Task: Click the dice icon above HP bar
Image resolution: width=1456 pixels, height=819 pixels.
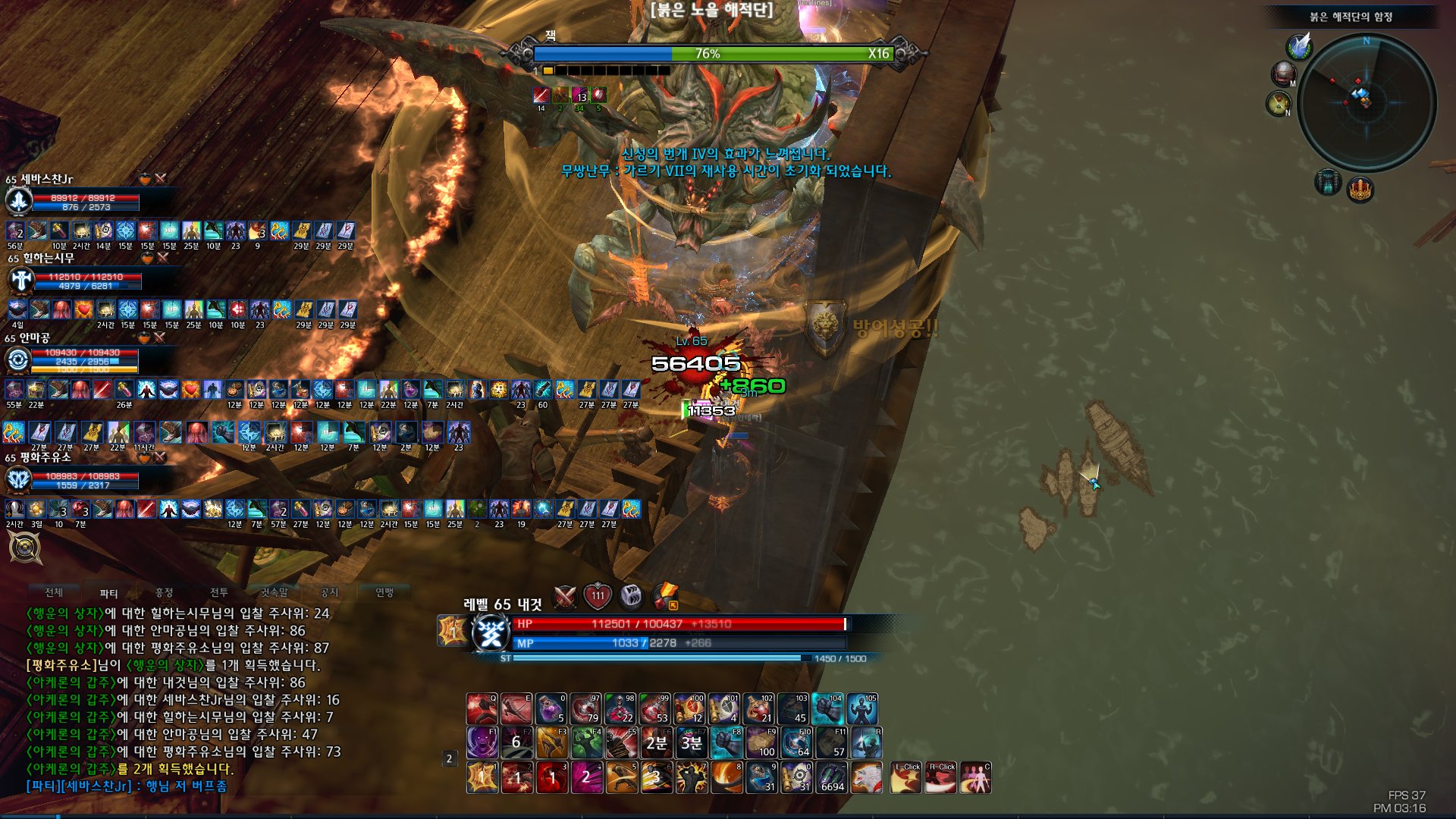Action: point(631,597)
